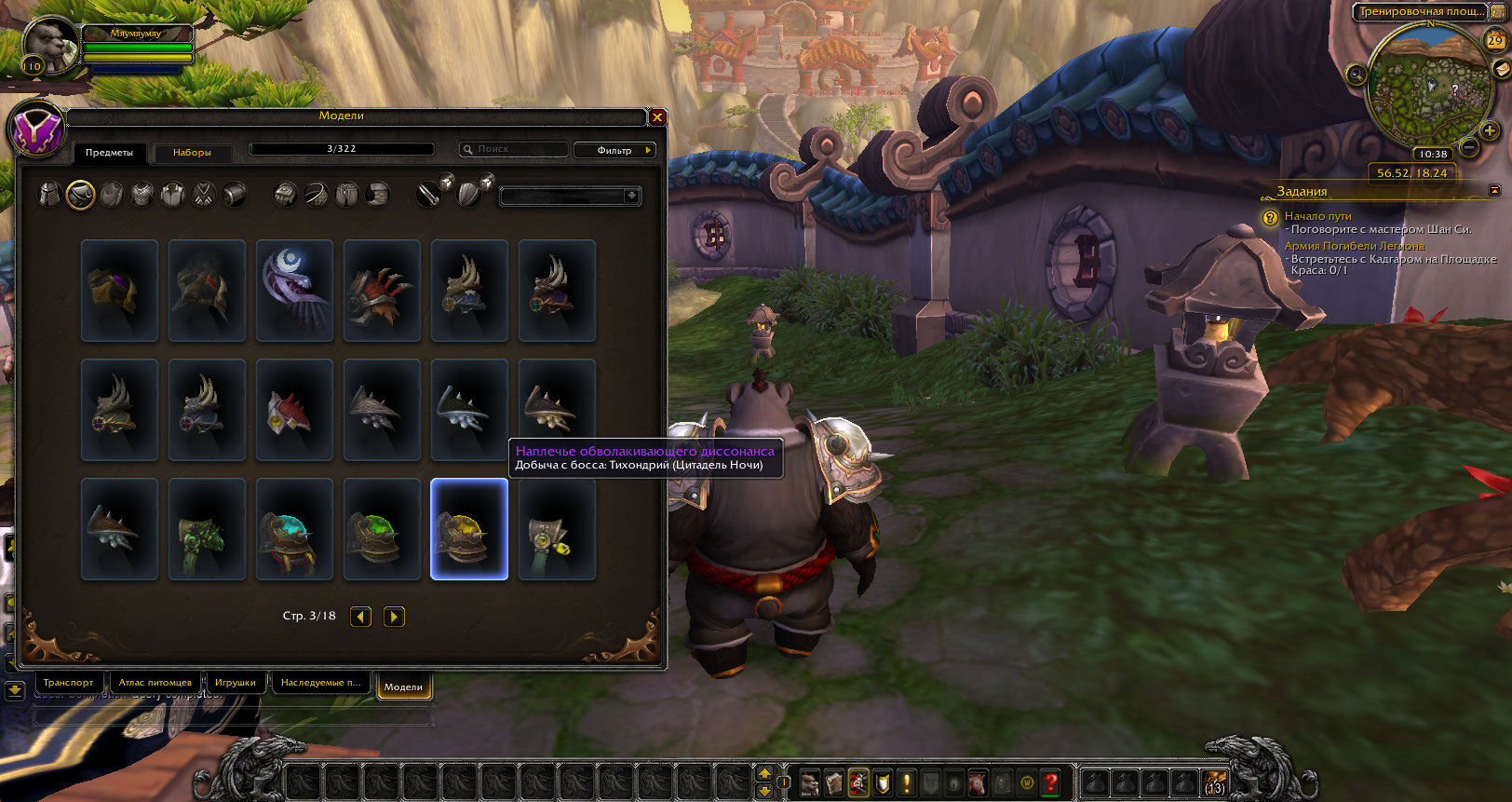
Task: Open the backpack bag showing 13
Action: tap(1215, 783)
